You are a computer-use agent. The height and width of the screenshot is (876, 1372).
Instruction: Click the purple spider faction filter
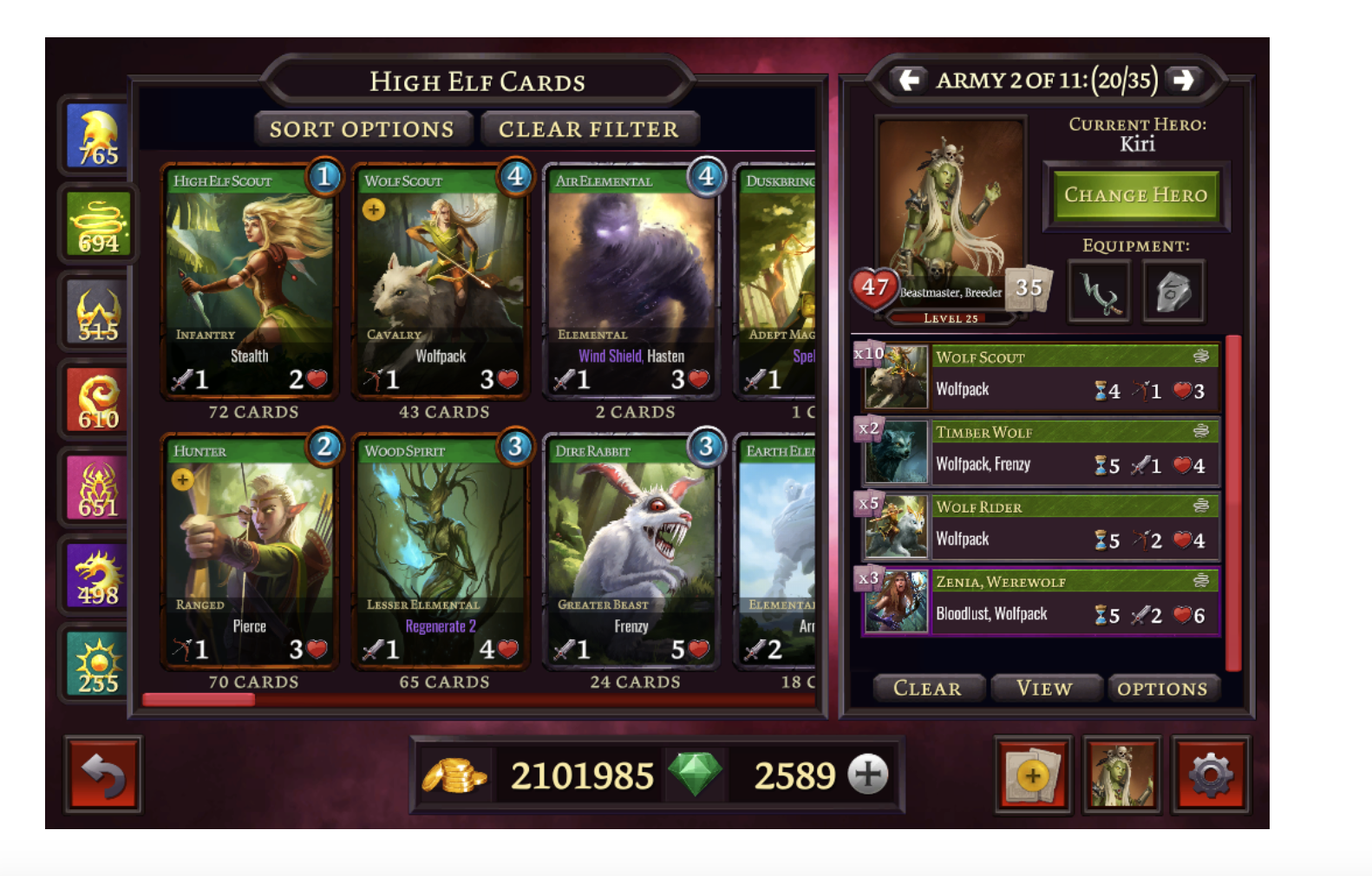tap(94, 487)
